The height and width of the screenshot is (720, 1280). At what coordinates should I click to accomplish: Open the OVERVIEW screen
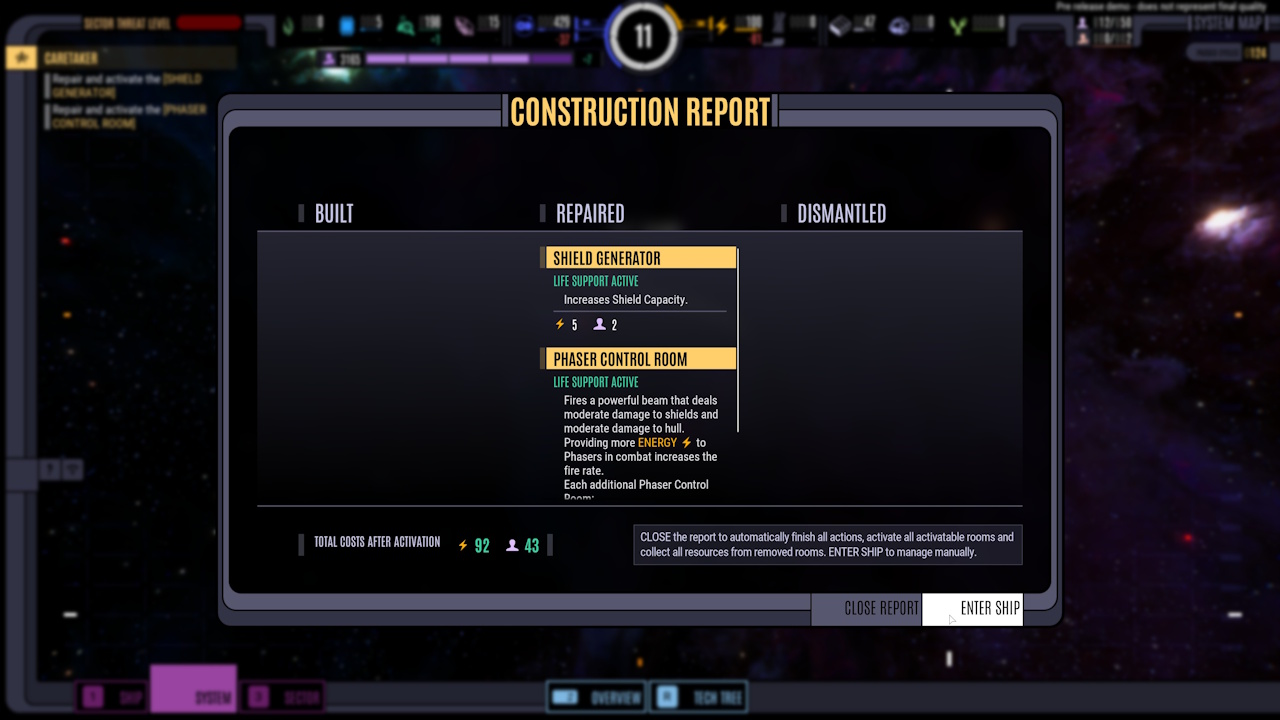point(595,697)
